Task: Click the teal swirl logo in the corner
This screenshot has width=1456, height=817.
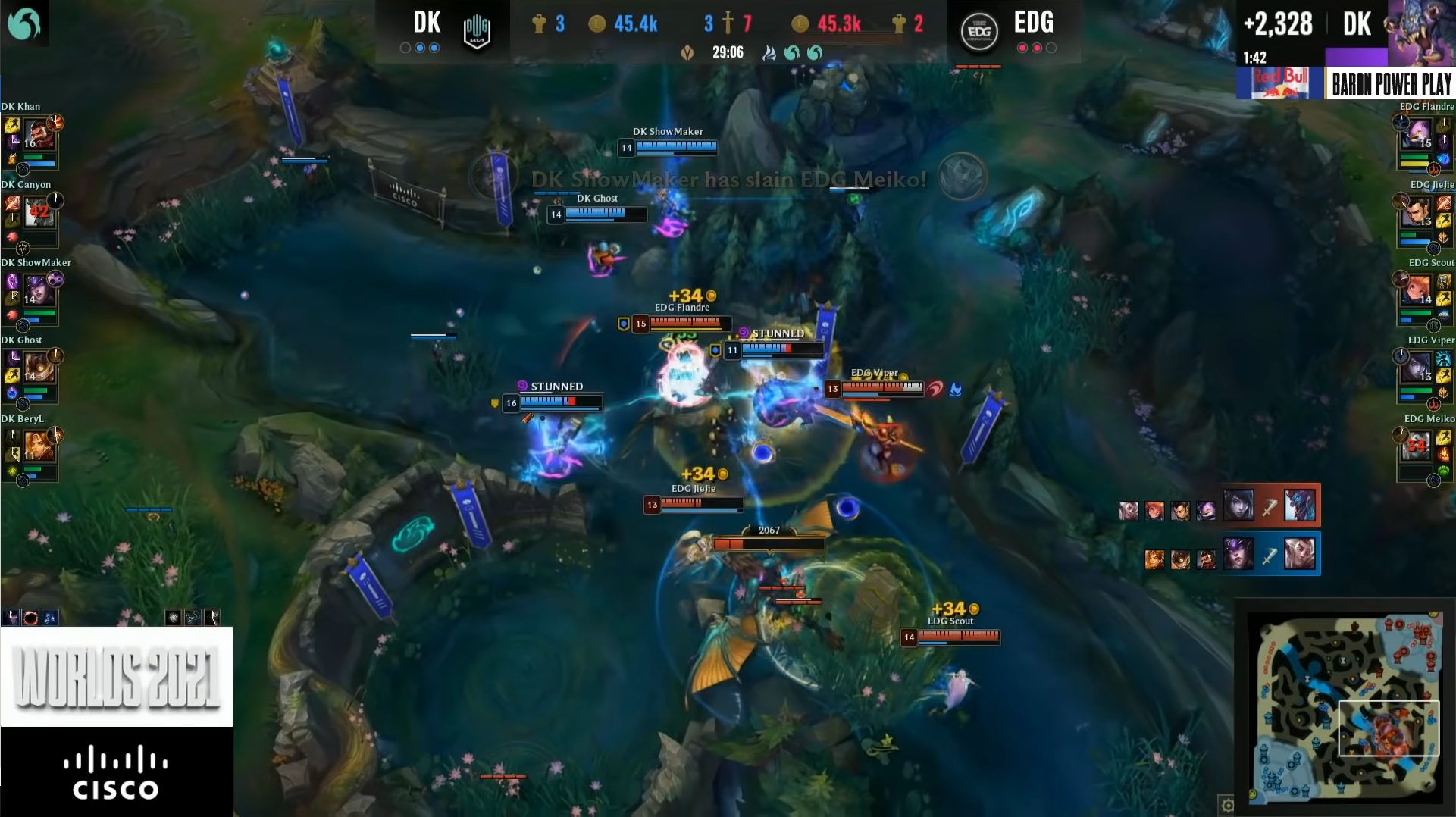Action: pyautogui.click(x=23, y=23)
